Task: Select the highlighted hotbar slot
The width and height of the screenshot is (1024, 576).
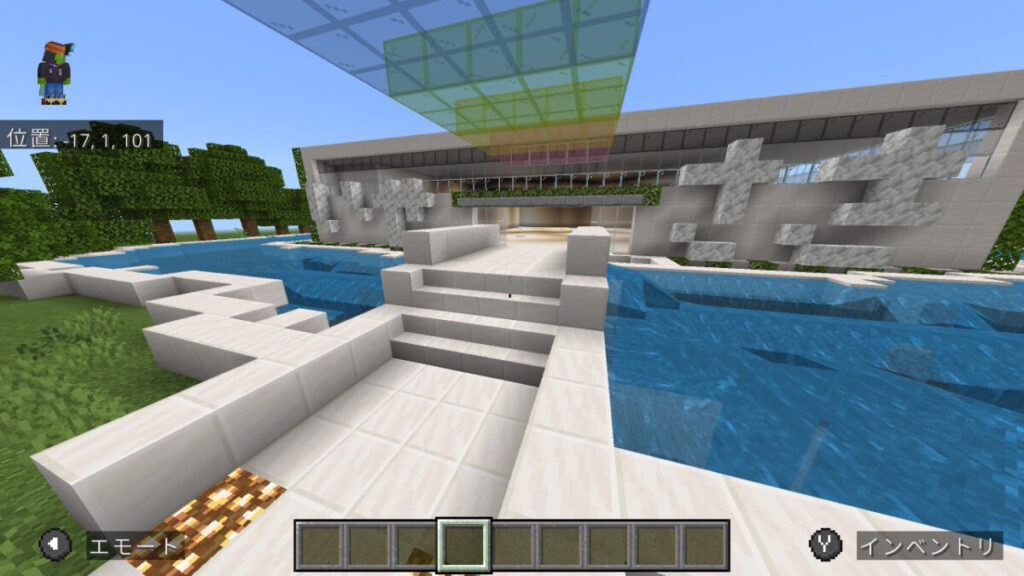Action: 464,545
